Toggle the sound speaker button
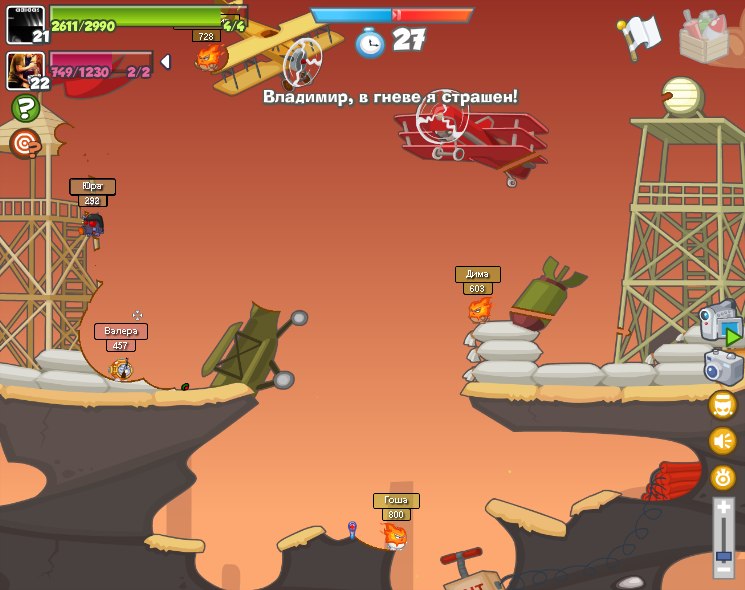 pyautogui.click(x=723, y=441)
